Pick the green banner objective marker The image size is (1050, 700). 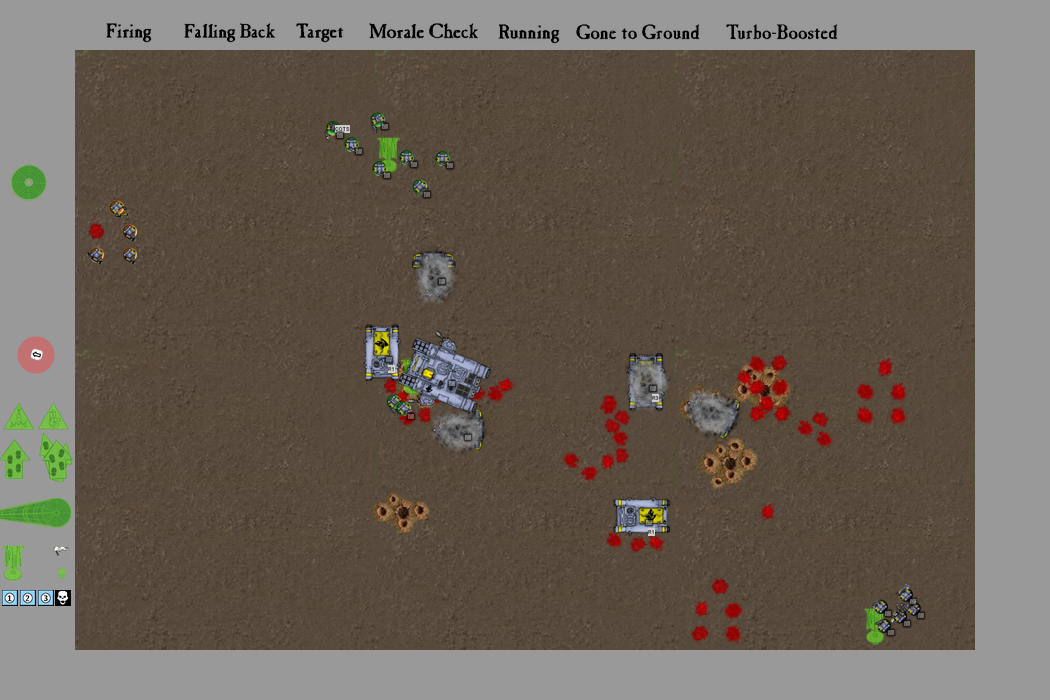point(13,562)
